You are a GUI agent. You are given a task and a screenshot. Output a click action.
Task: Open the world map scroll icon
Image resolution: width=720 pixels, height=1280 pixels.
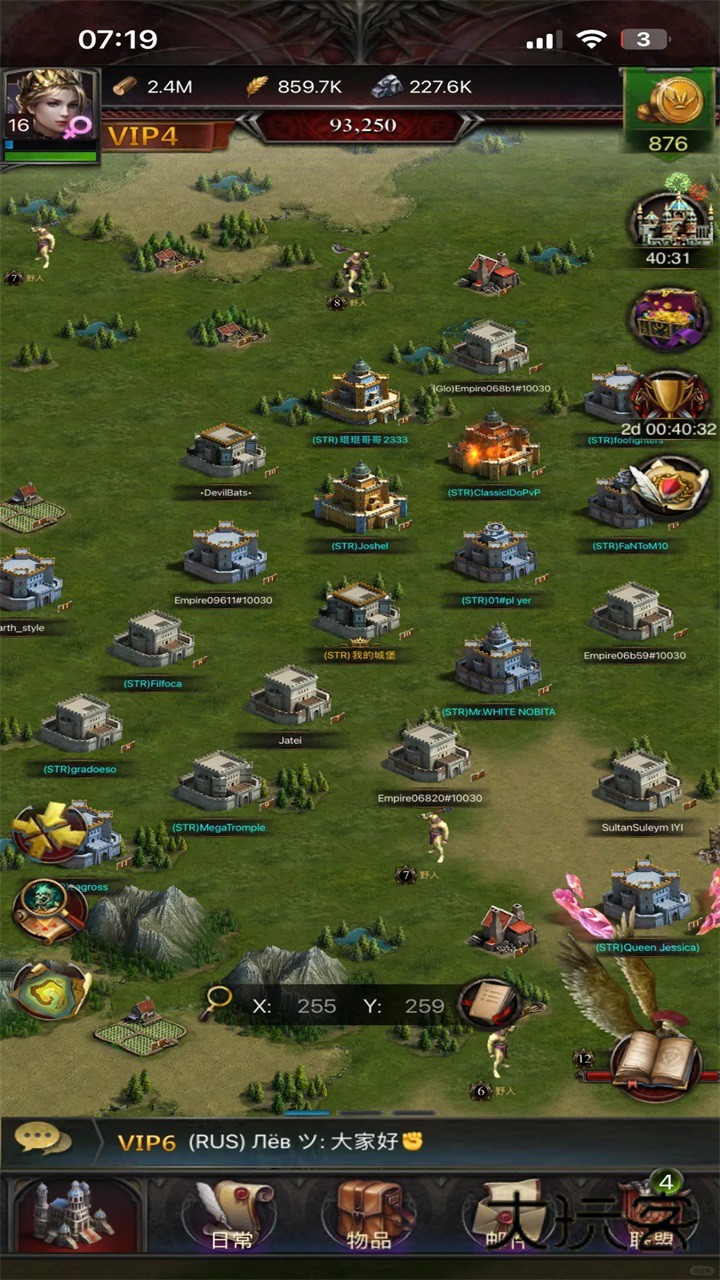[50, 989]
